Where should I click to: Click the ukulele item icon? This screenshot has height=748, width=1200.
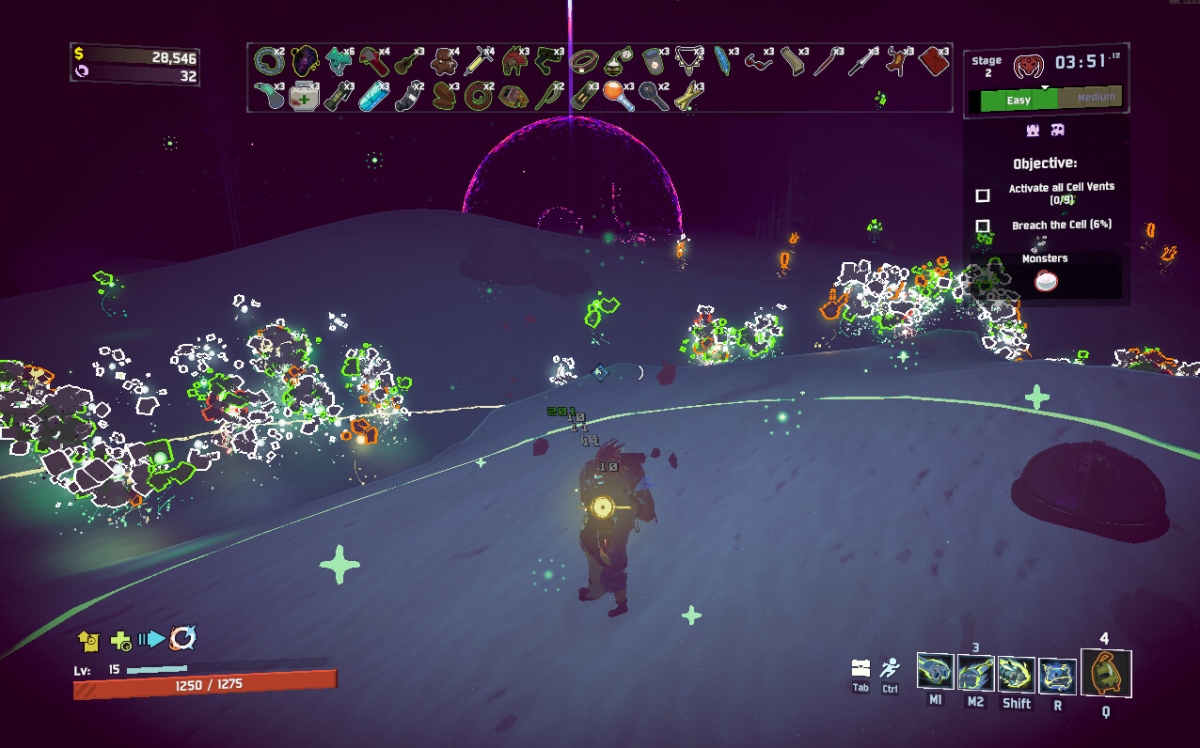407,62
